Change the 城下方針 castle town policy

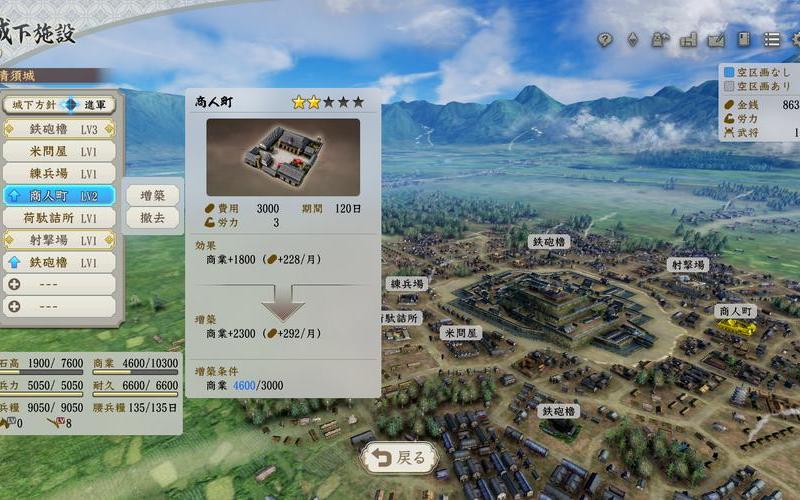coord(59,104)
